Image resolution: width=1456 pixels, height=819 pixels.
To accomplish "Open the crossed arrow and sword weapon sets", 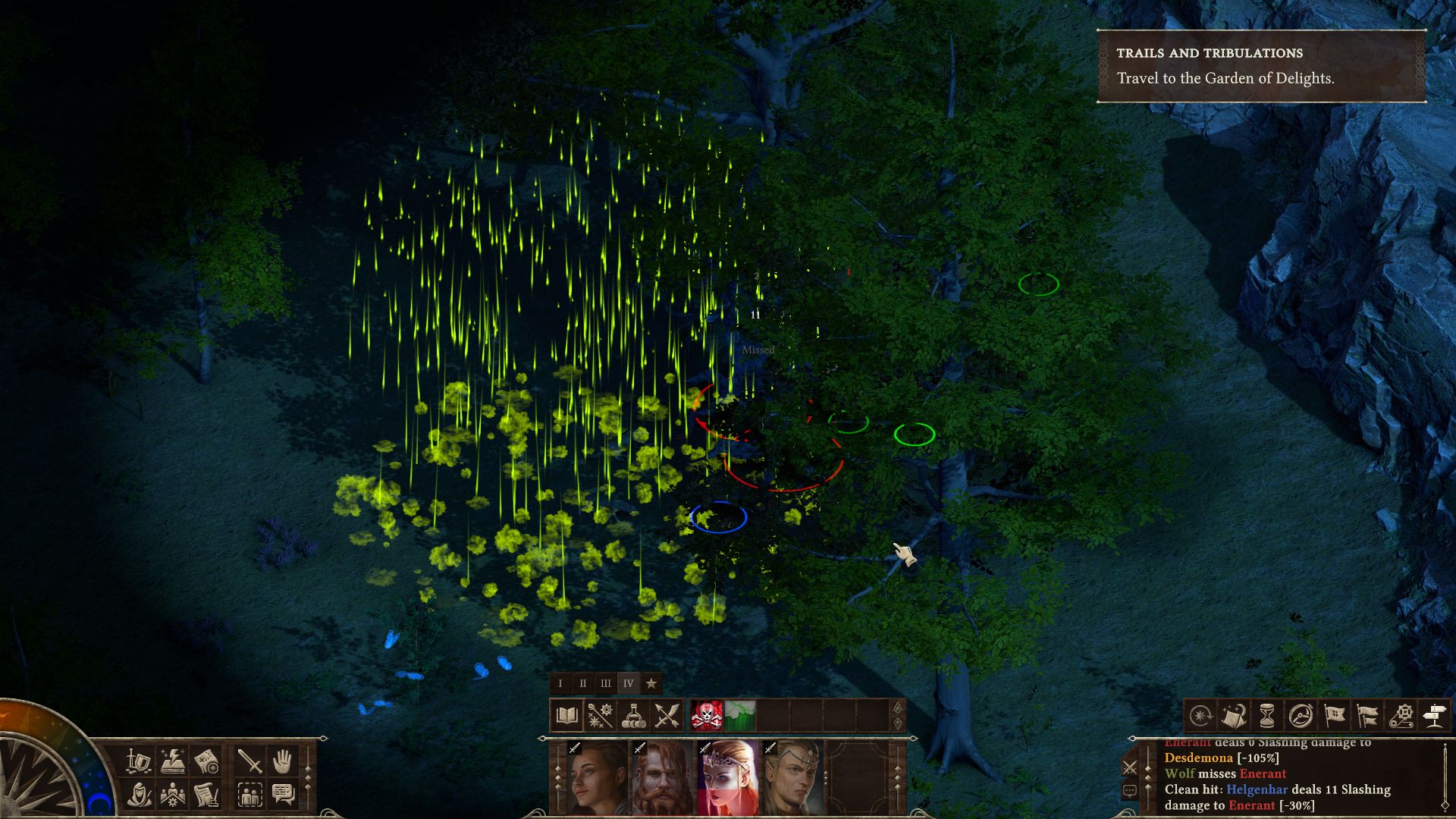I will click(666, 715).
